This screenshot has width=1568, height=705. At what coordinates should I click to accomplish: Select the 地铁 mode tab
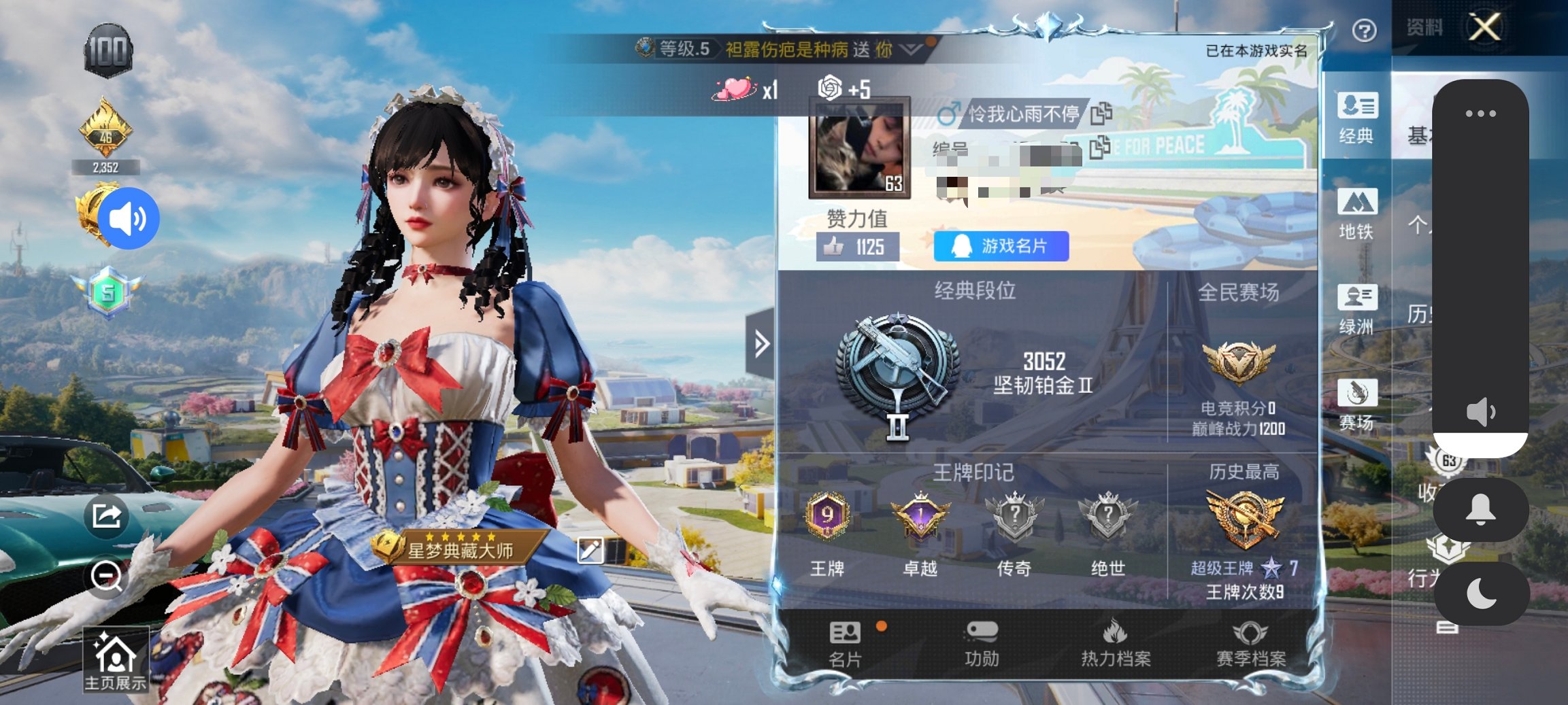pos(1356,213)
